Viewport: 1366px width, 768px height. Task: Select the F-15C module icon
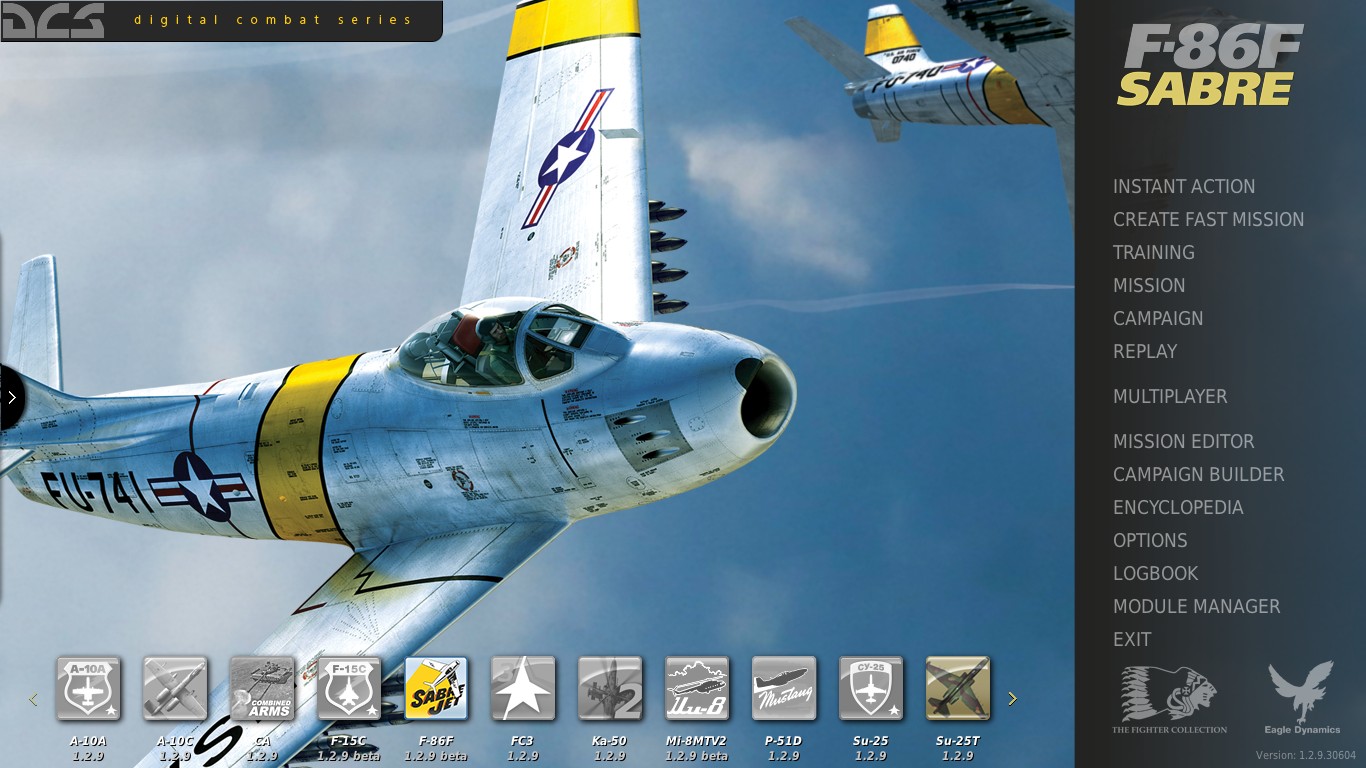pyautogui.click(x=349, y=688)
